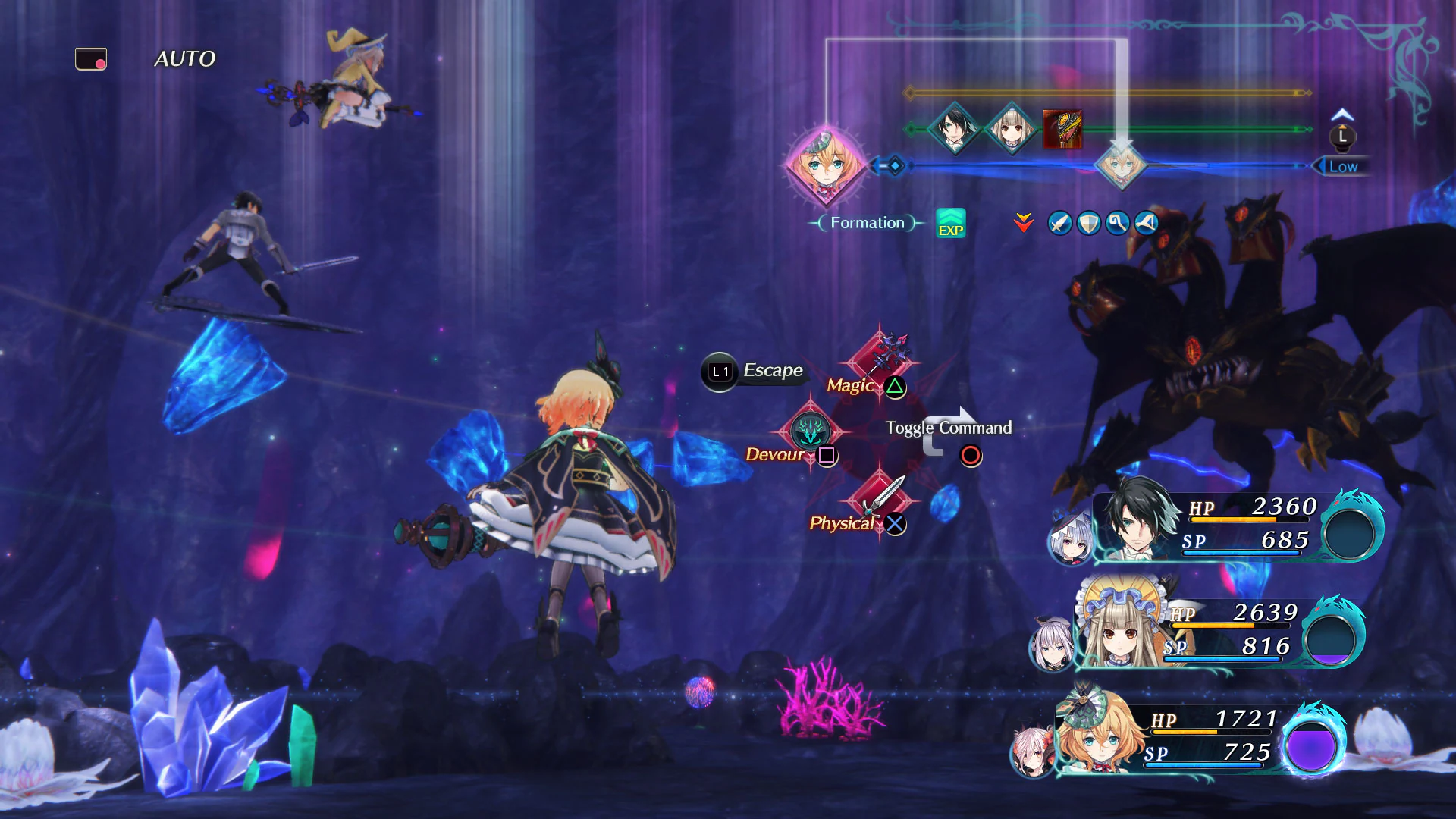Select the staff support stance icon
This screenshot has width=1456, height=819.
click(1116, 223)
